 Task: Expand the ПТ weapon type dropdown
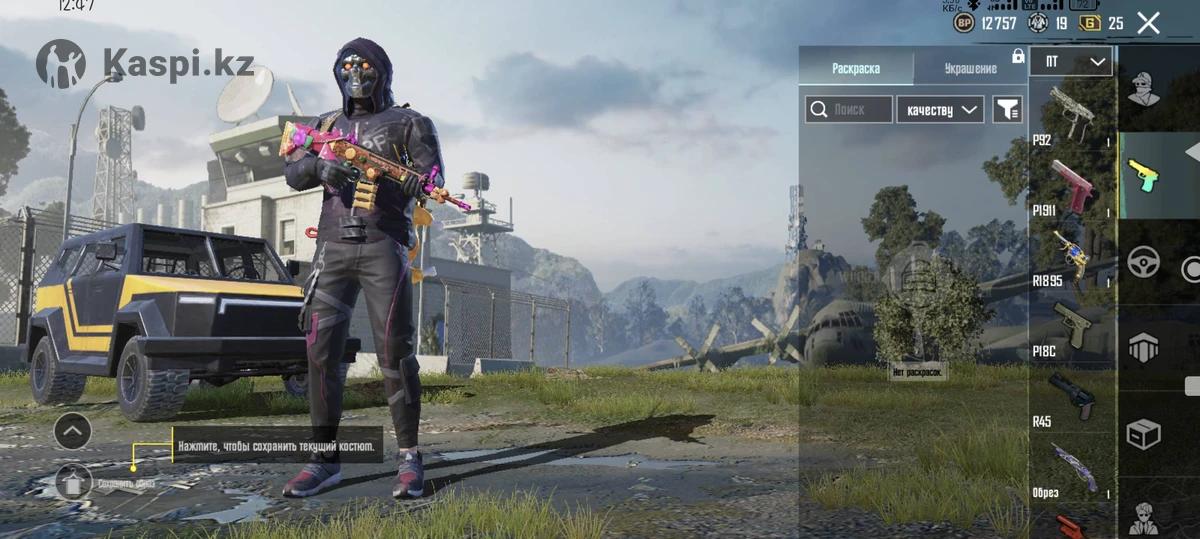click(x=1070, y=62)
